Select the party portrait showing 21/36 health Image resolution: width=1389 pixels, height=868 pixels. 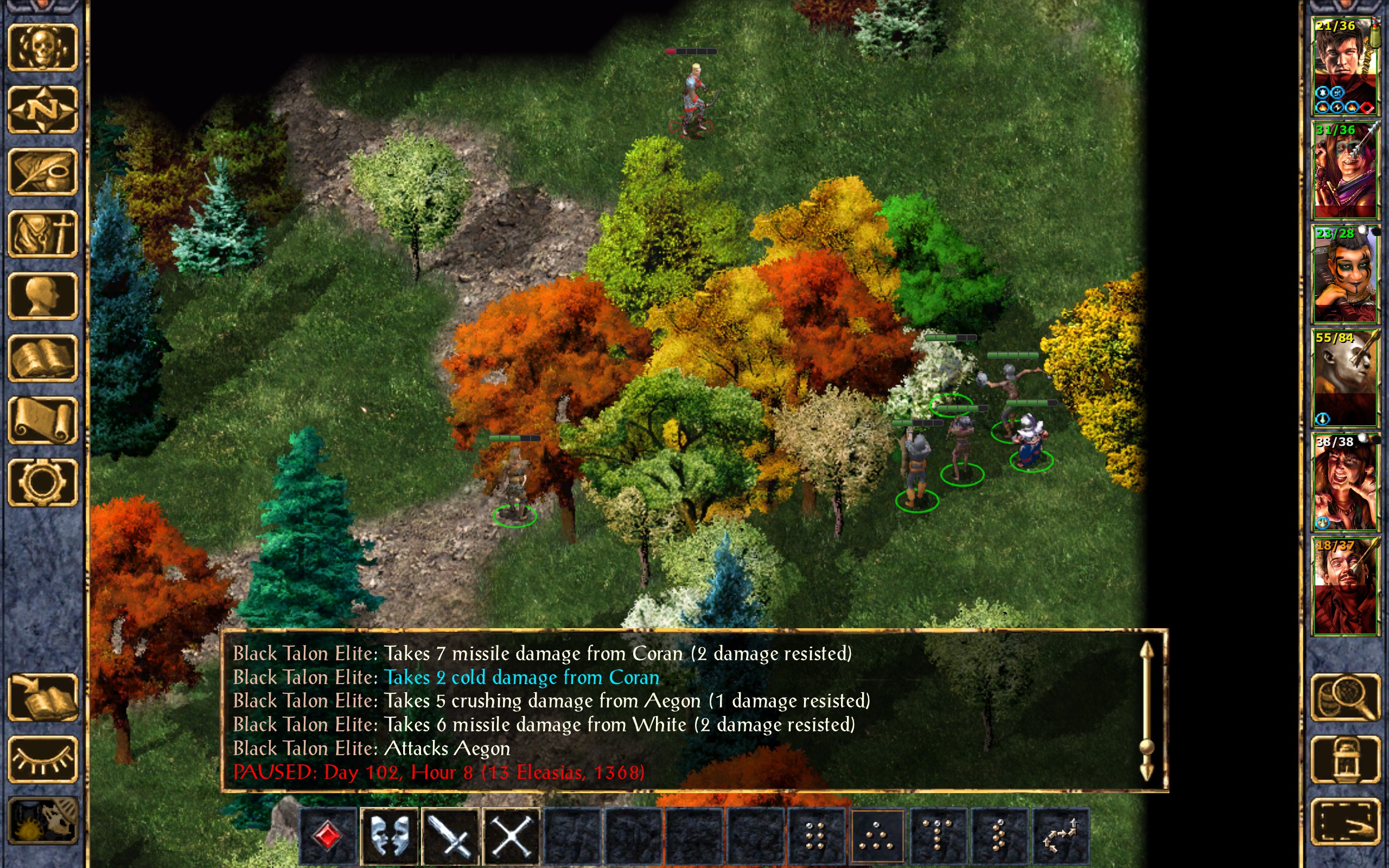1345,66
